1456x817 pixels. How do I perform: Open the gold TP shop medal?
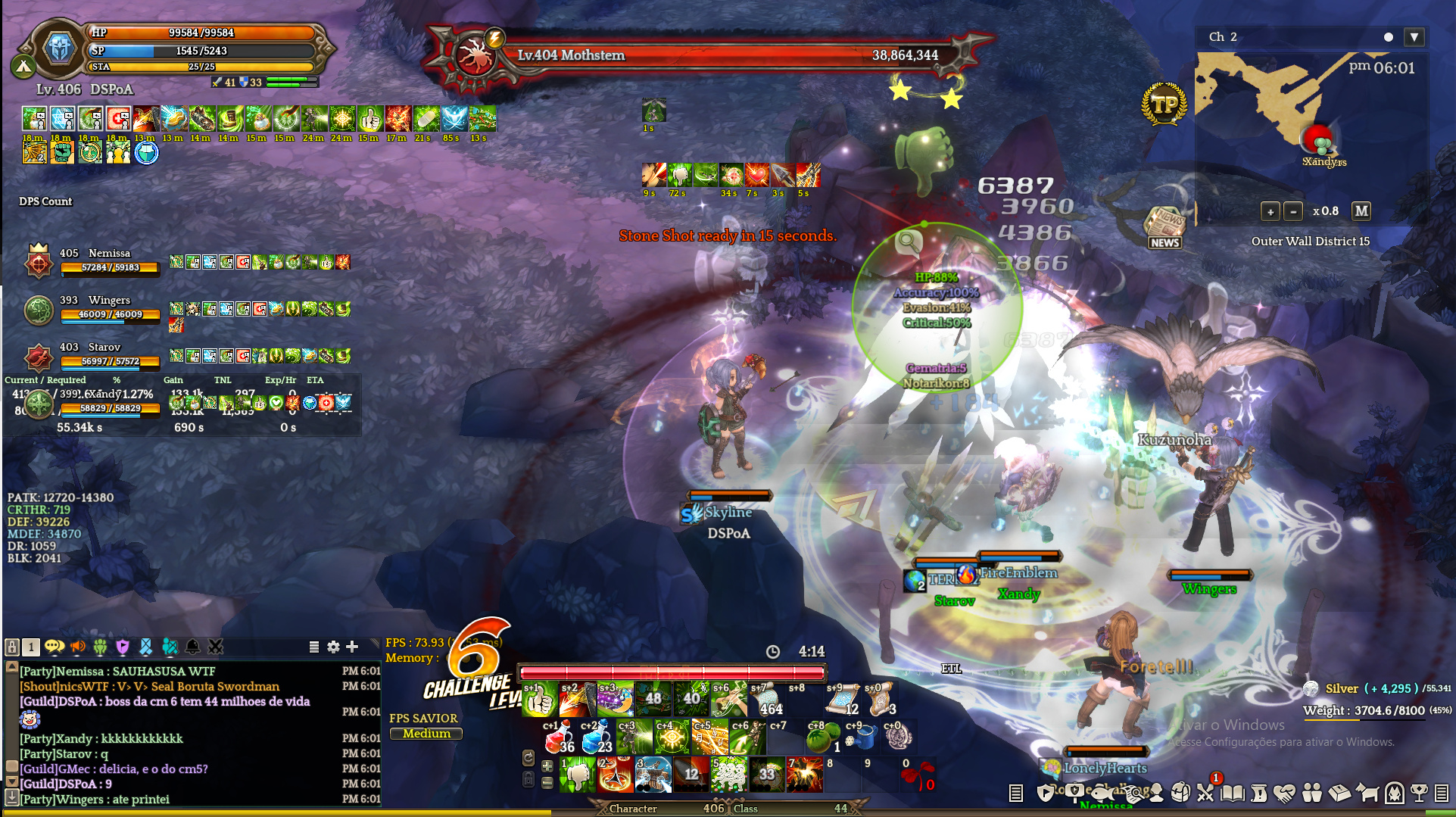1164,104
